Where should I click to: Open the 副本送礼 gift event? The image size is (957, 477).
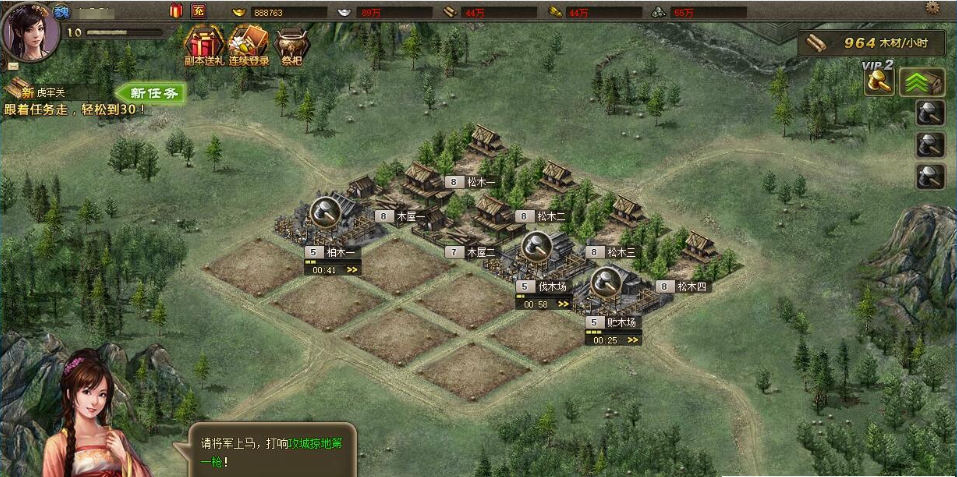(203, 46)
